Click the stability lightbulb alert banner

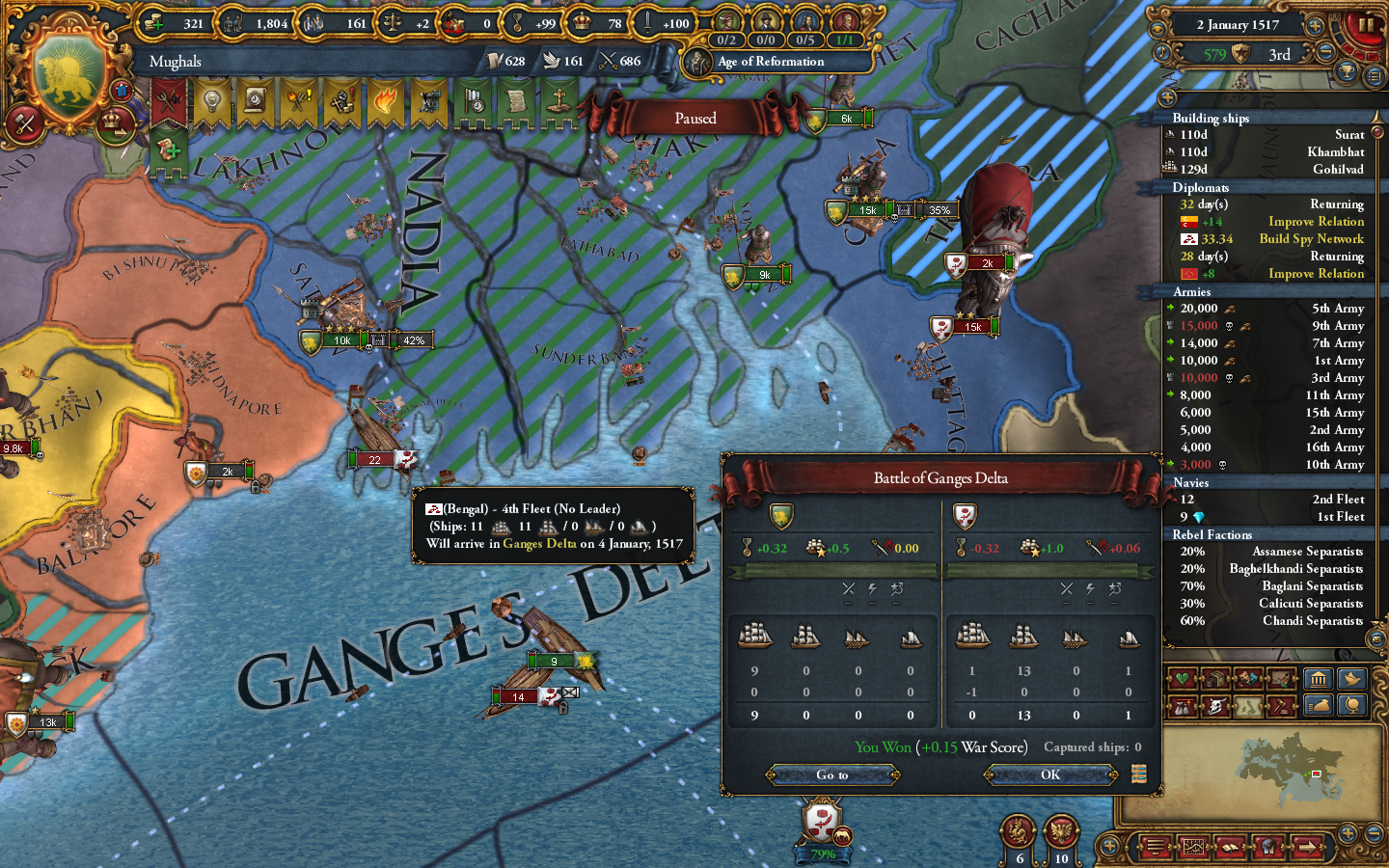211,101
